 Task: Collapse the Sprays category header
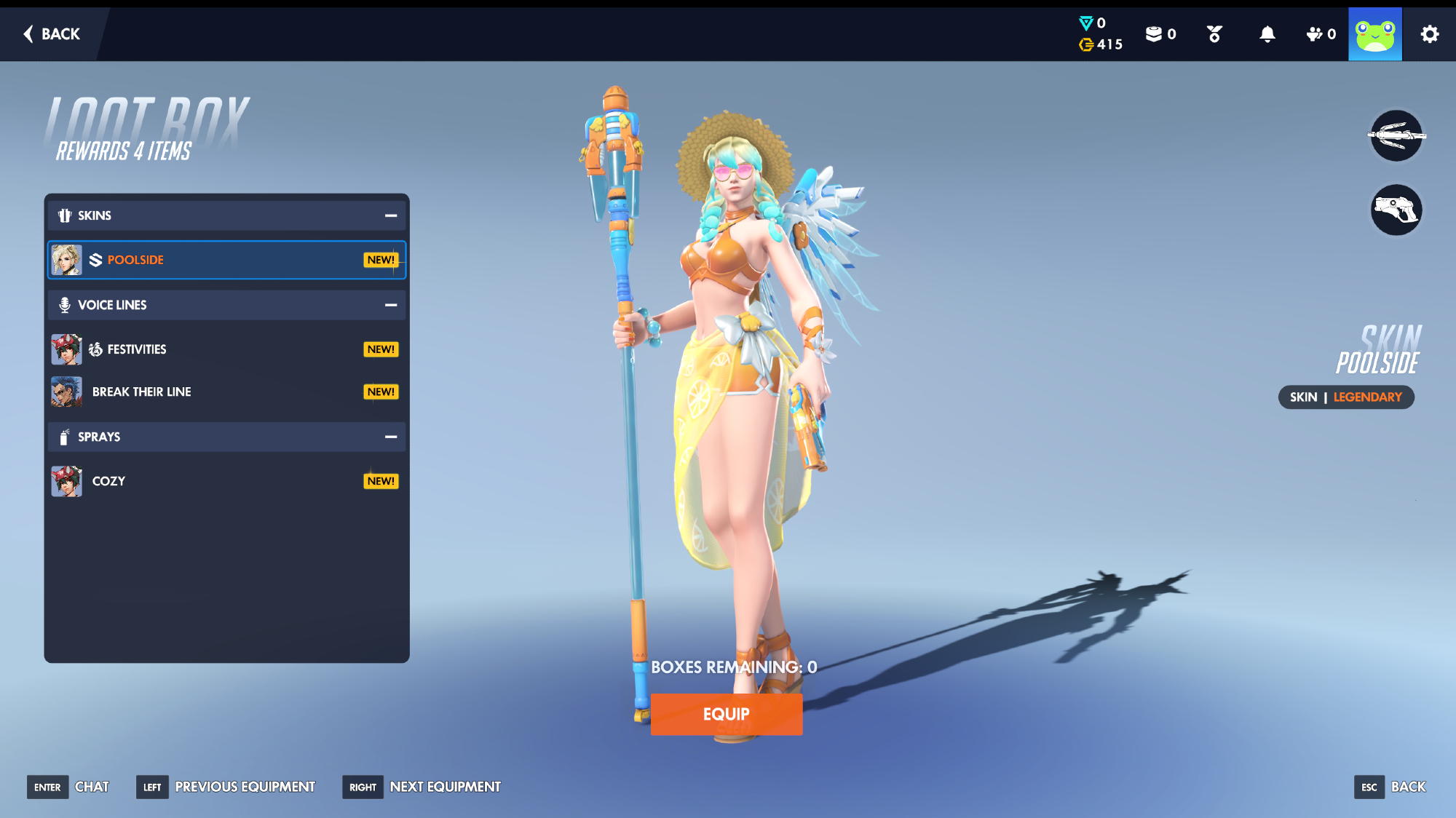pos(391,437)
